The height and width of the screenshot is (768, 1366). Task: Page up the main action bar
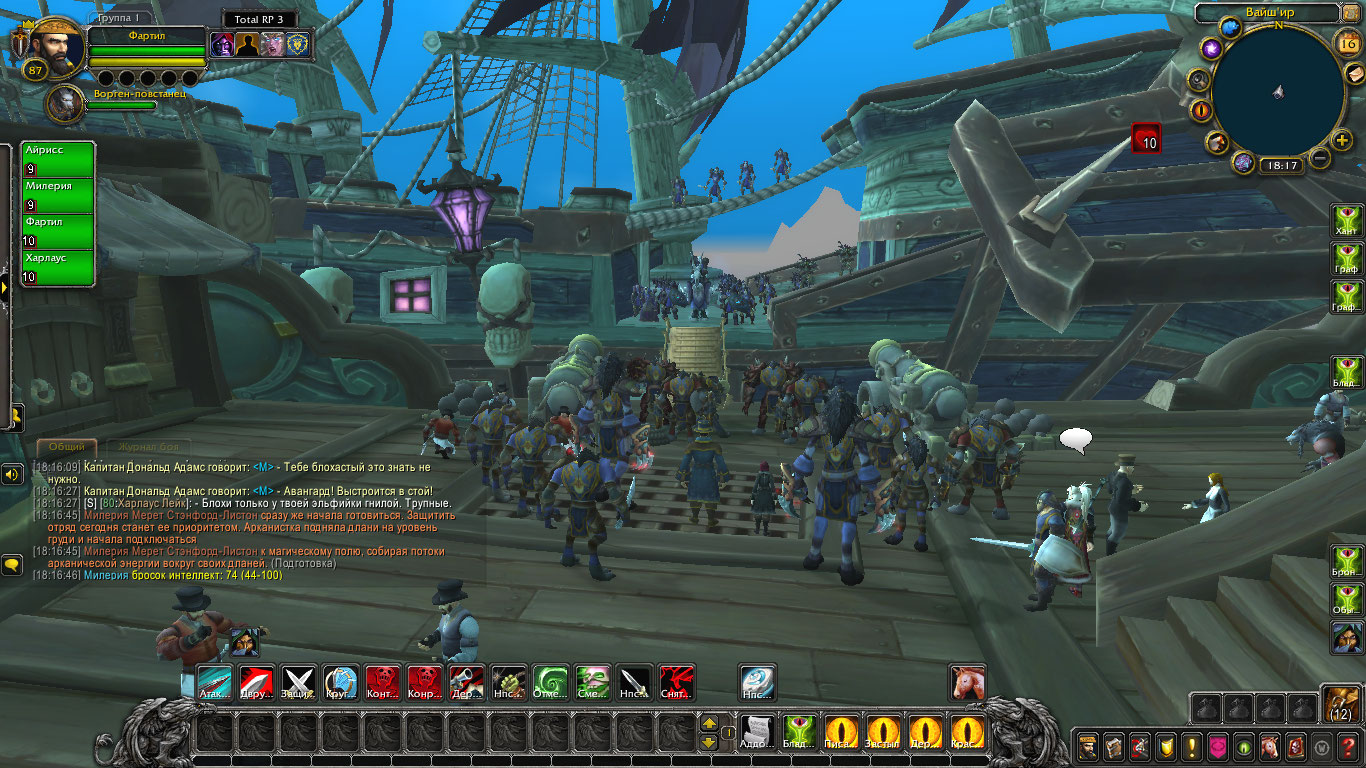coord(709,723)
